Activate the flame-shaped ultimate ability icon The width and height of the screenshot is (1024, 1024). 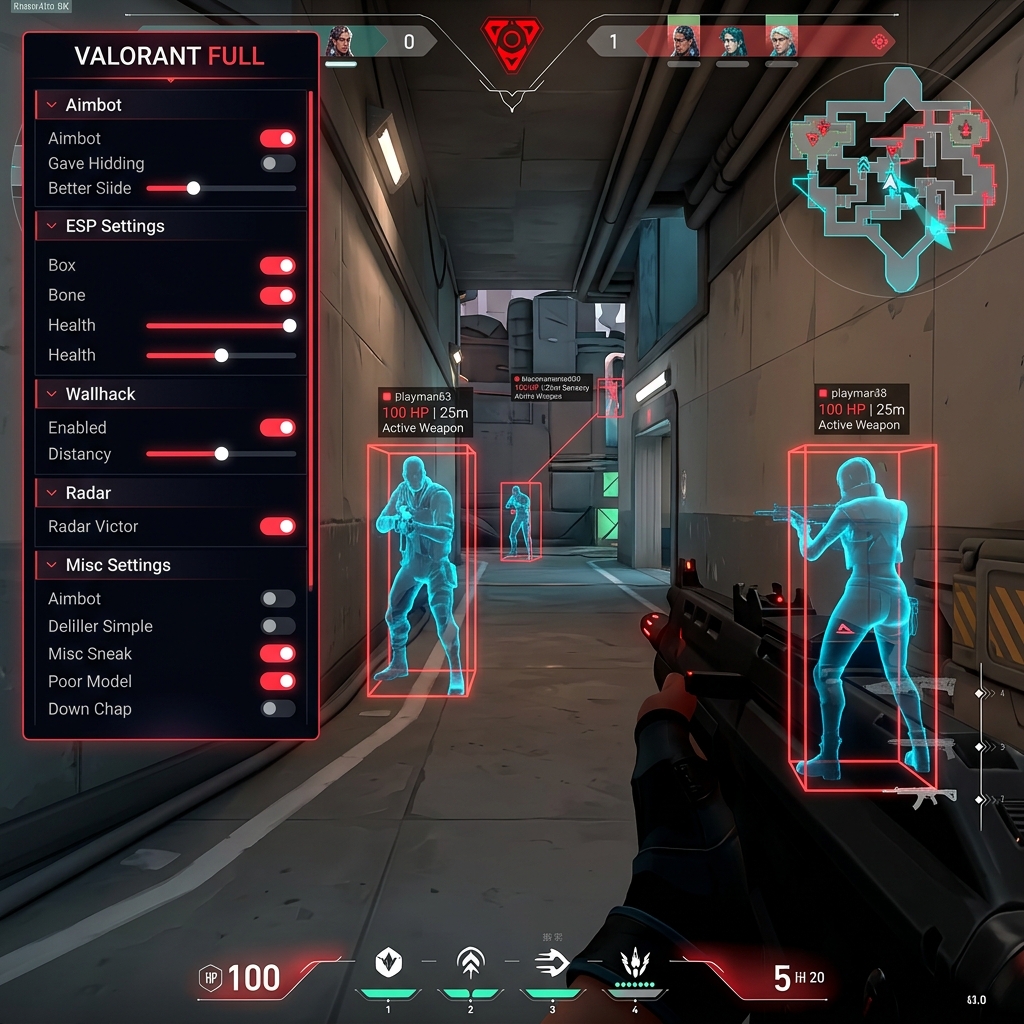634,963
